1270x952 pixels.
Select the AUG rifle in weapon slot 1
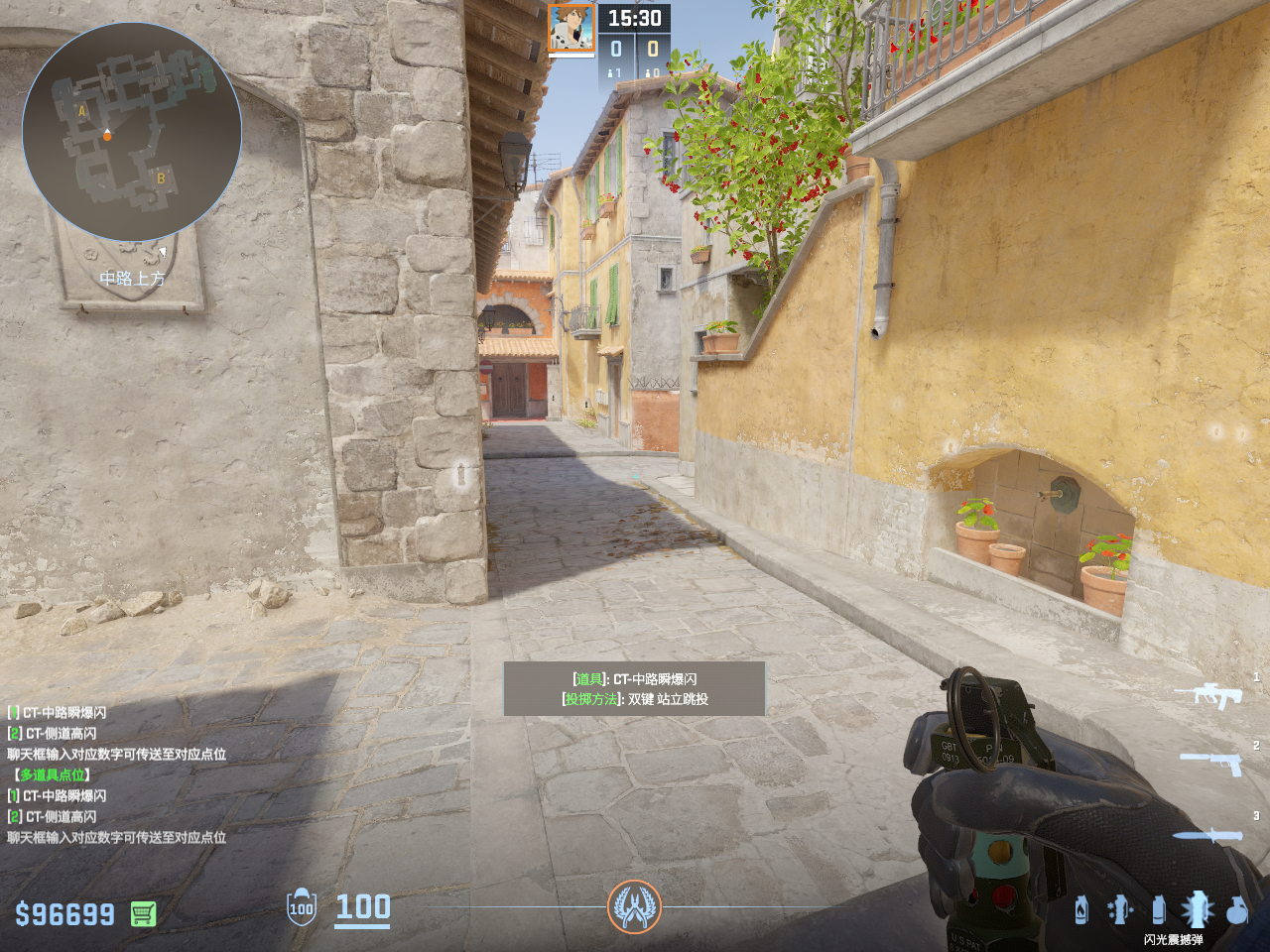1208,695
